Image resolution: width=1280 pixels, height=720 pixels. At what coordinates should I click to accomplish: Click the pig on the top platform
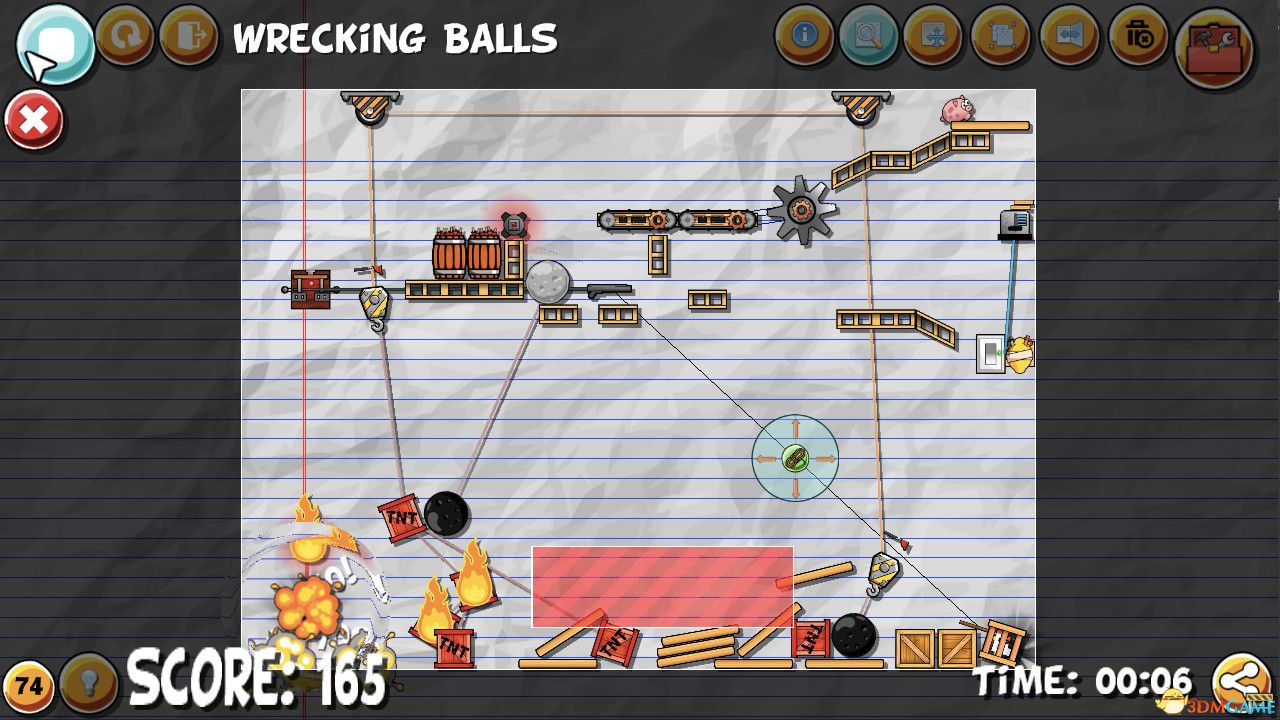click(956, 110)
